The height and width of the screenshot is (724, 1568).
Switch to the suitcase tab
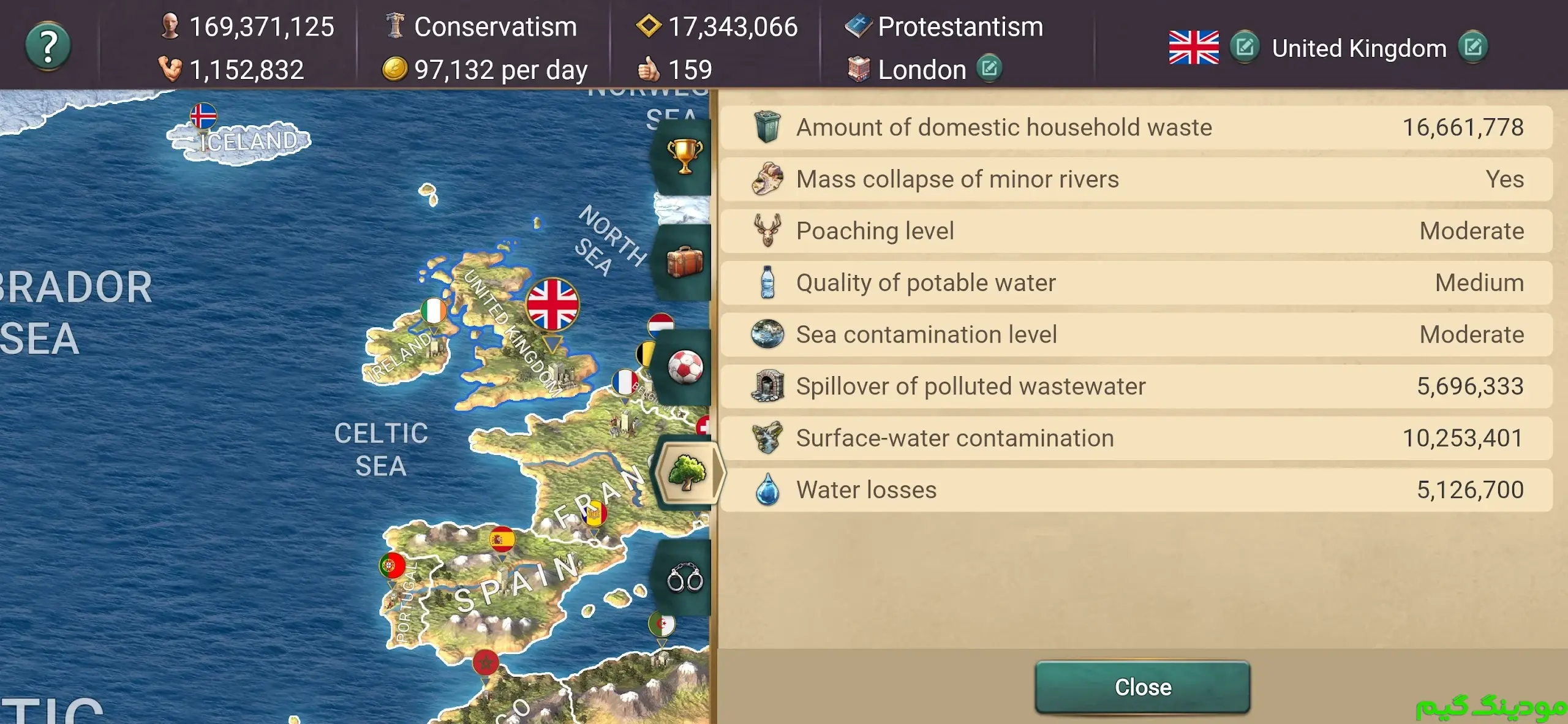click(x=684, y=262)
